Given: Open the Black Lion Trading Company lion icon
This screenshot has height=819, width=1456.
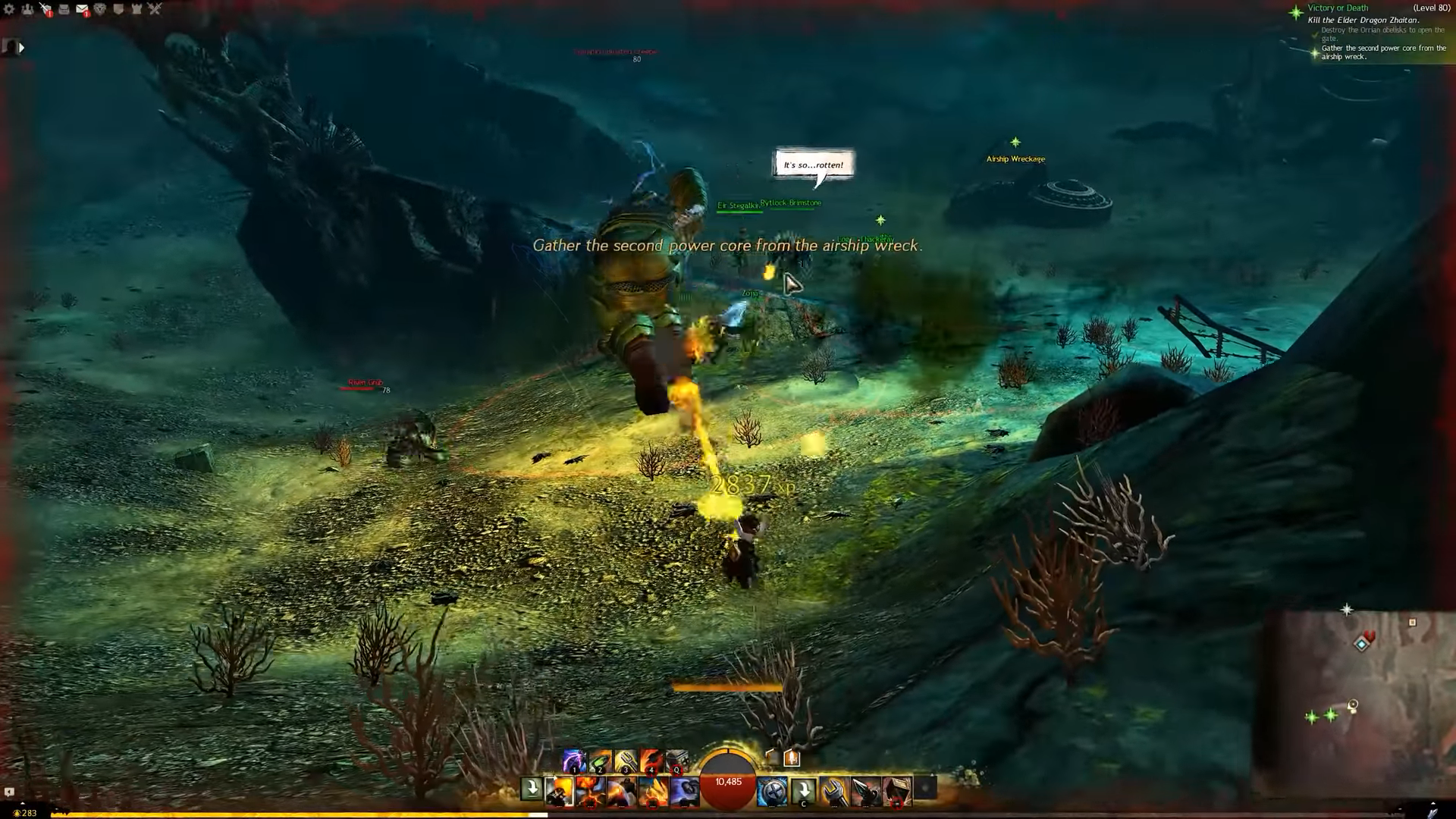Looking at the screenshot, I should (99, 10).
